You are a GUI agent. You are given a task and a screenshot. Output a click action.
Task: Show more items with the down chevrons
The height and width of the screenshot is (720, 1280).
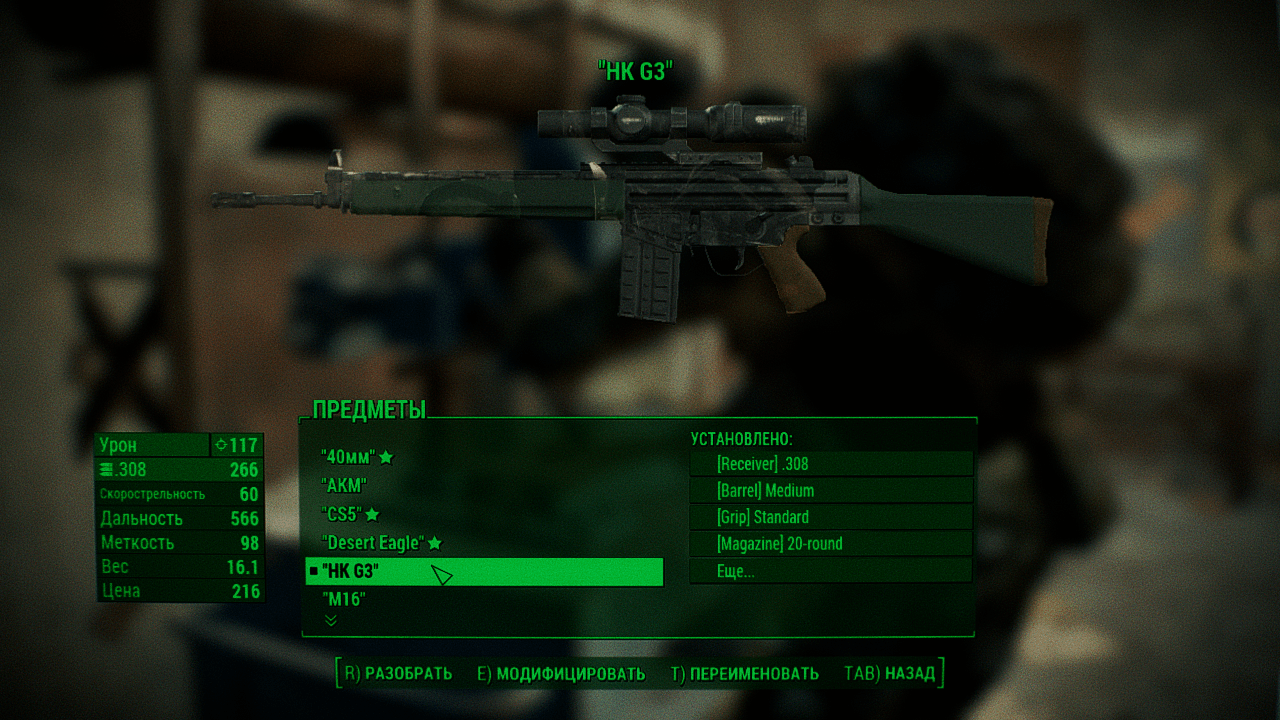point(331,621)
